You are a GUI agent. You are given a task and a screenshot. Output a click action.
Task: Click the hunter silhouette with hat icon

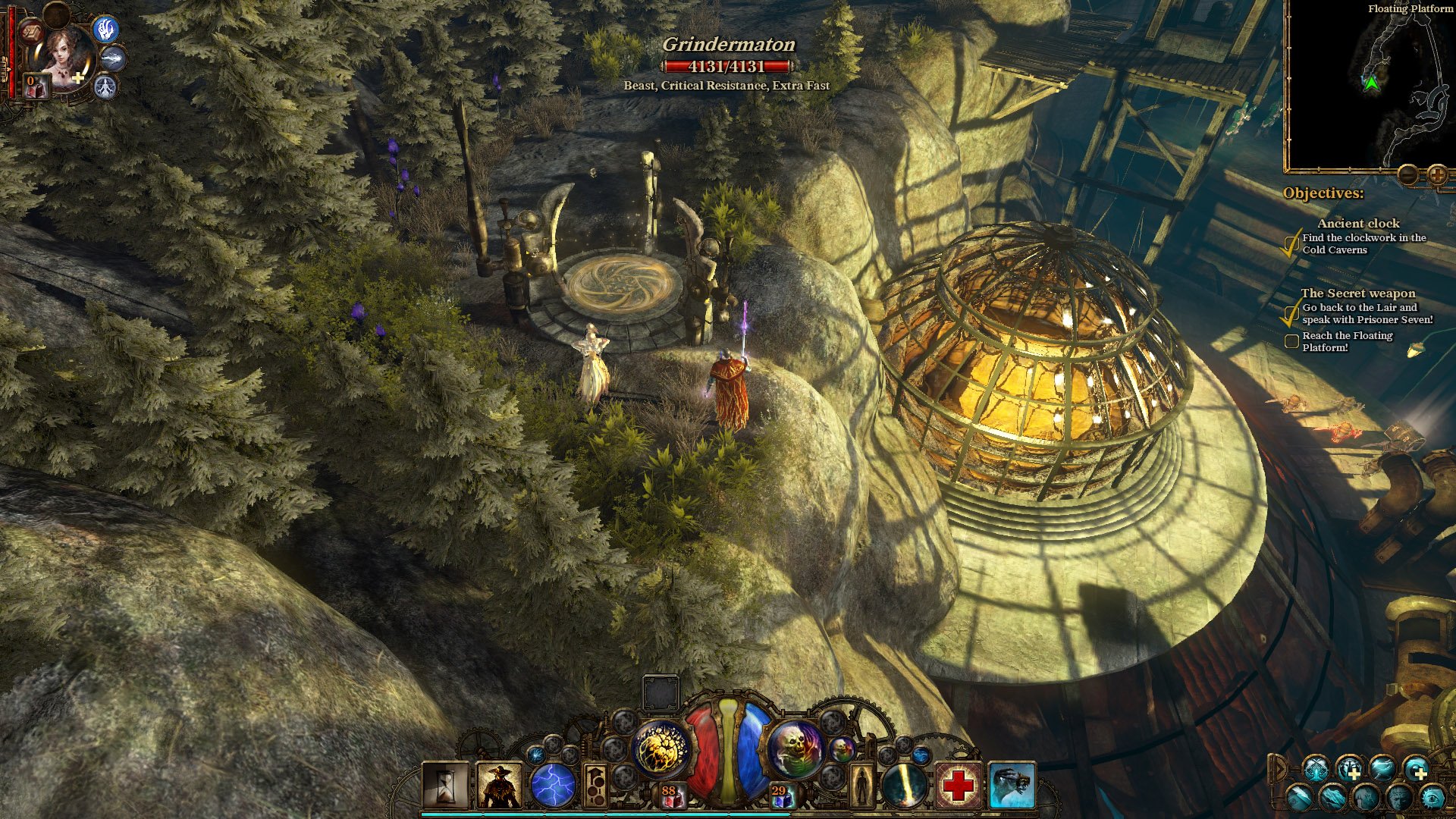tap(500, 786)
